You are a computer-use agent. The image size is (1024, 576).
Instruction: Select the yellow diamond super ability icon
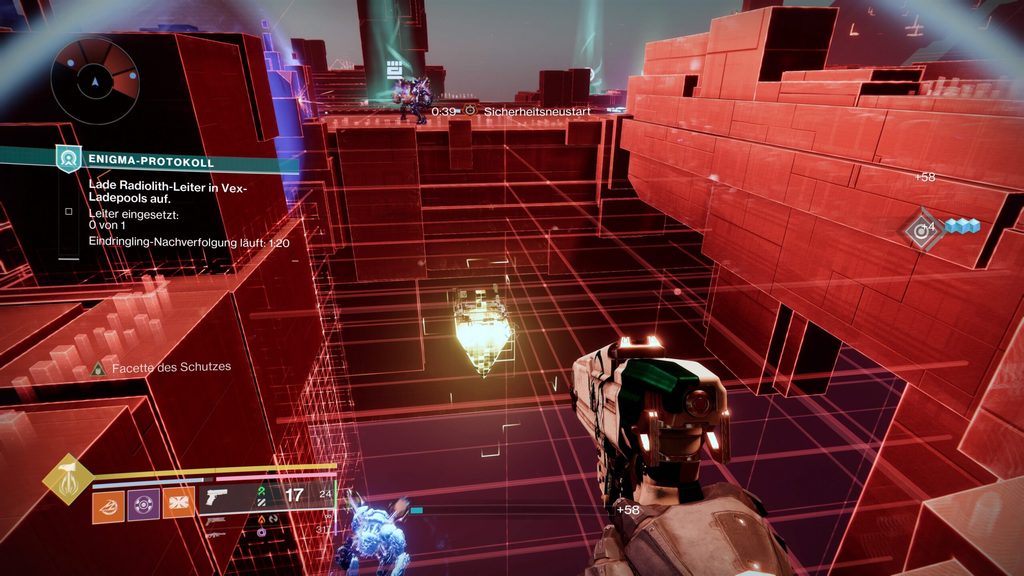click(x=68, y=480)
